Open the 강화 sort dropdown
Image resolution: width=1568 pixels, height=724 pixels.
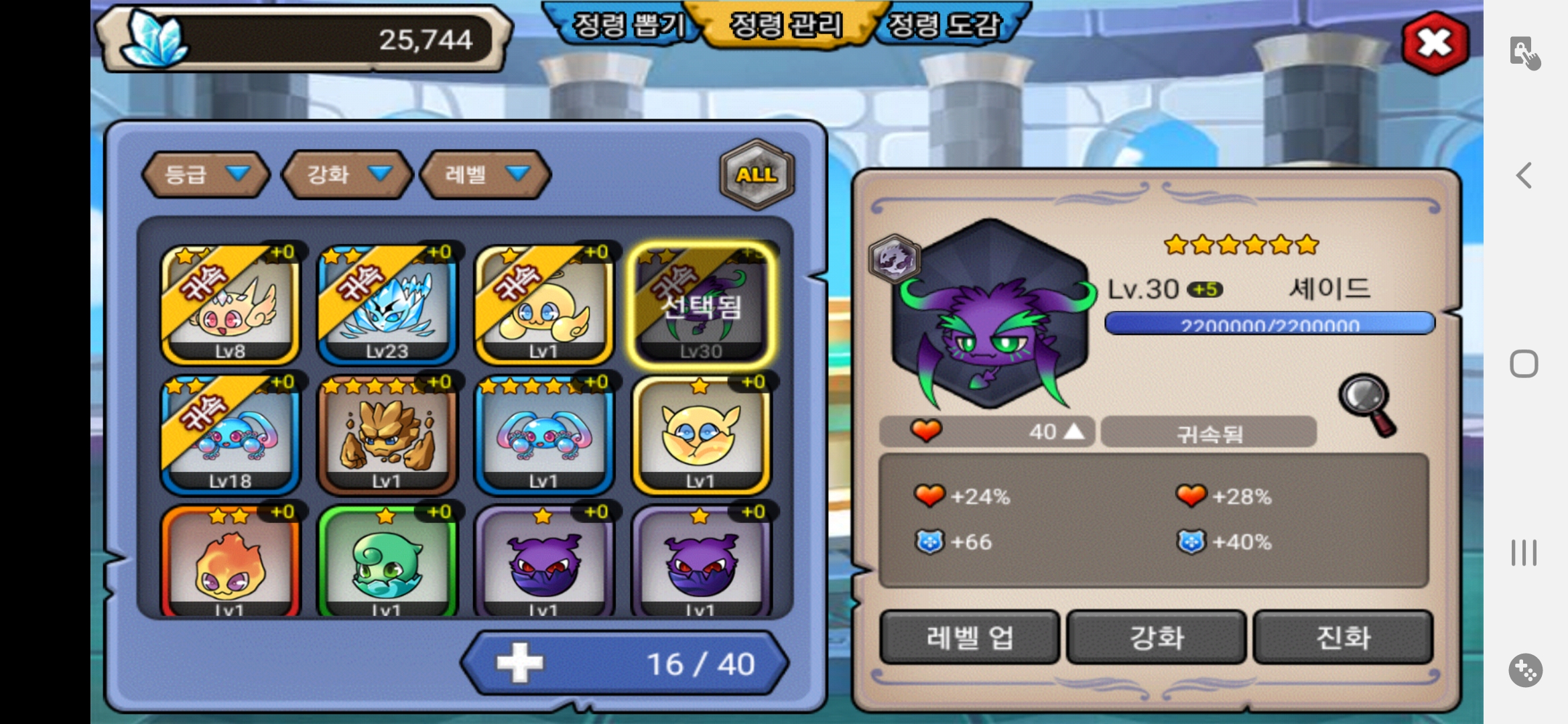[x=347, y=174]
